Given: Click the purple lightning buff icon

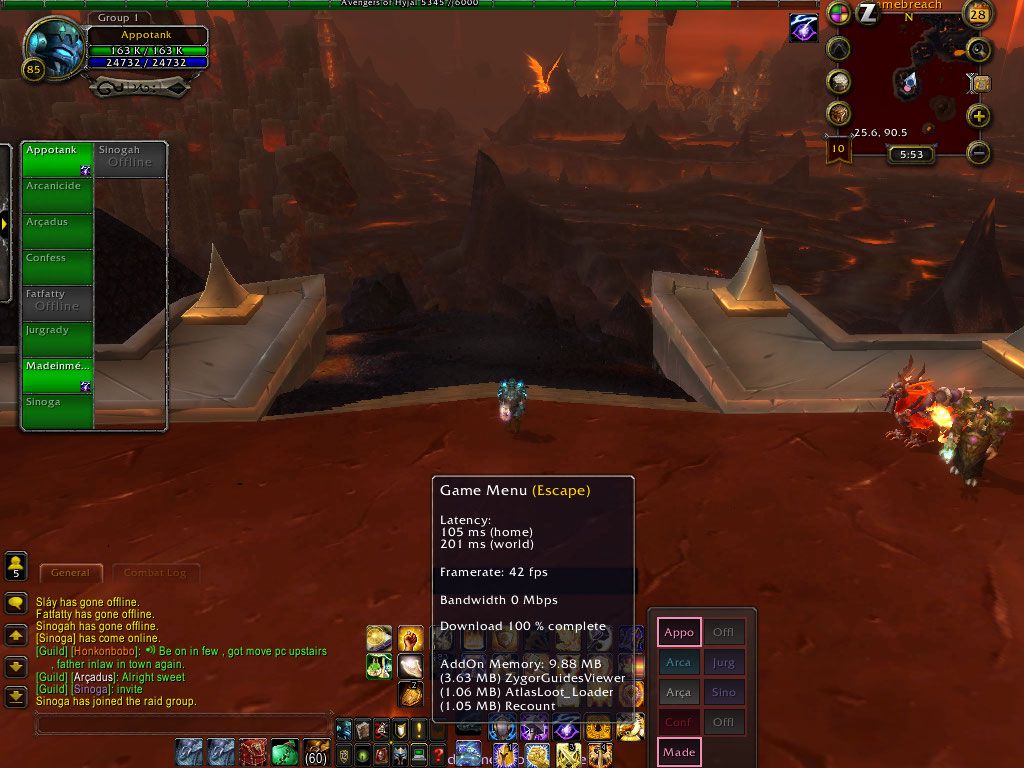Looking at the screenshot, I should [803, 28].
